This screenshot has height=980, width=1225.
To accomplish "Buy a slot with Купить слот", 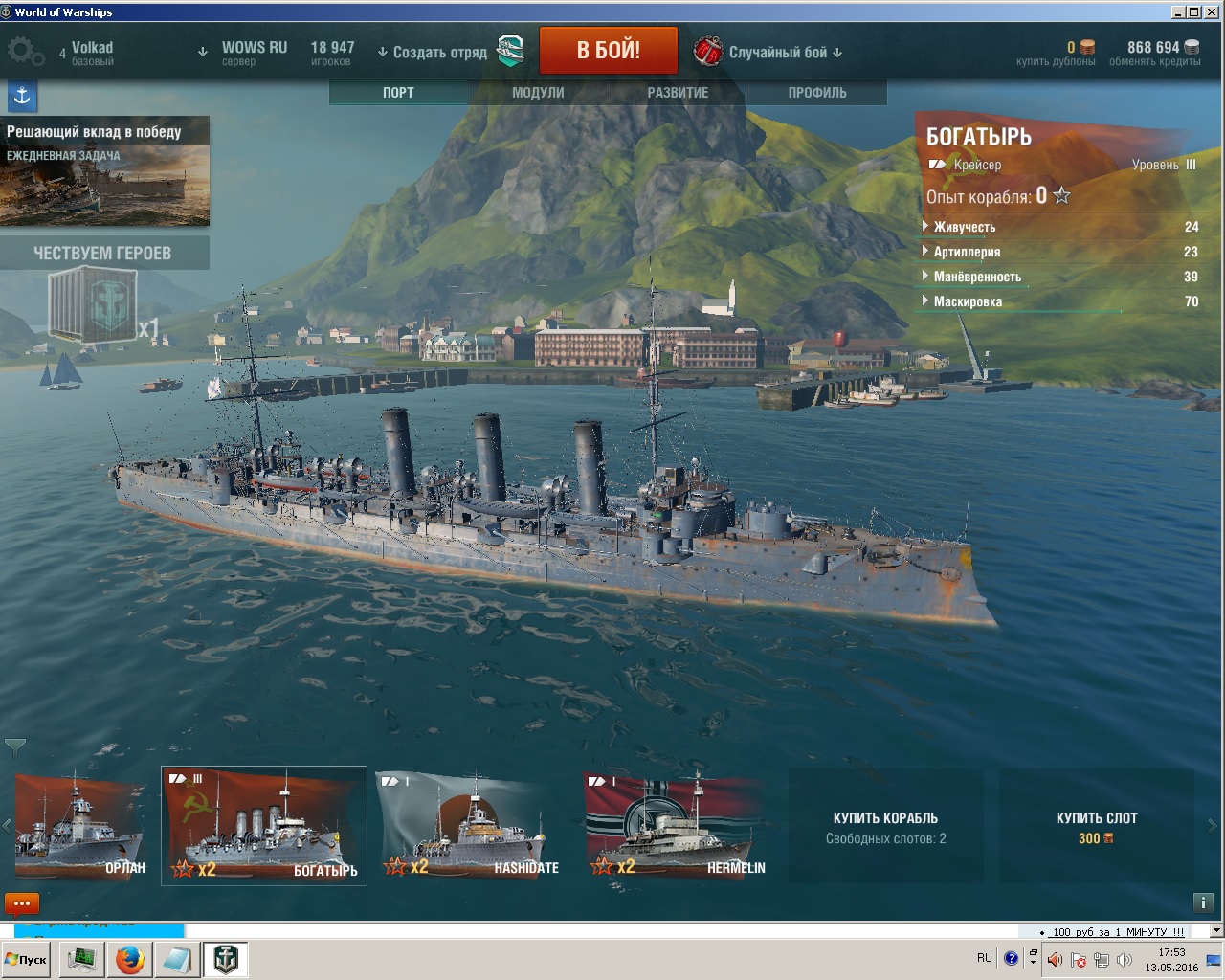I will 1097,827.
